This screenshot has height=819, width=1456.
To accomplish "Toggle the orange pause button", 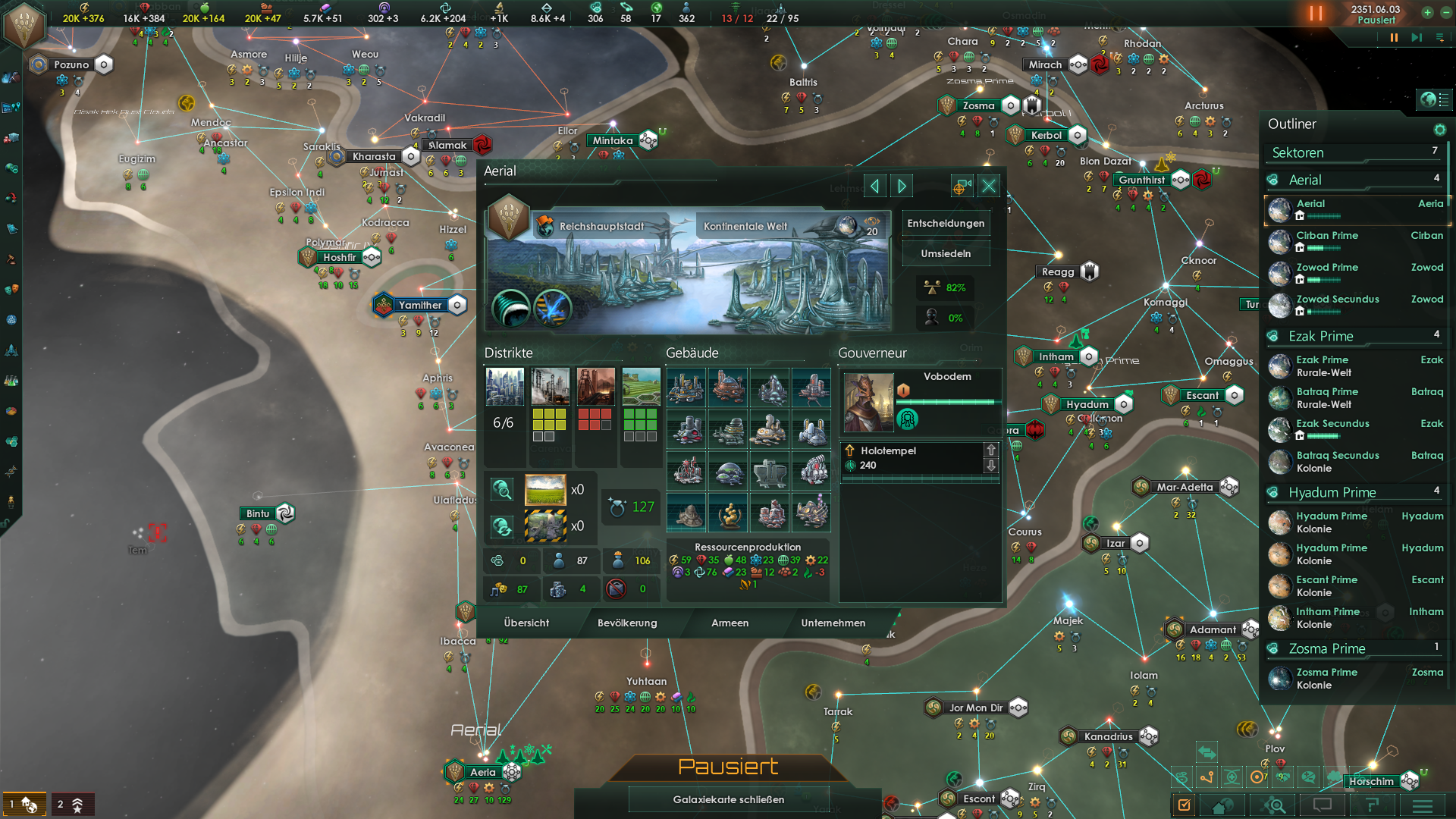I will click(1315, 14).
